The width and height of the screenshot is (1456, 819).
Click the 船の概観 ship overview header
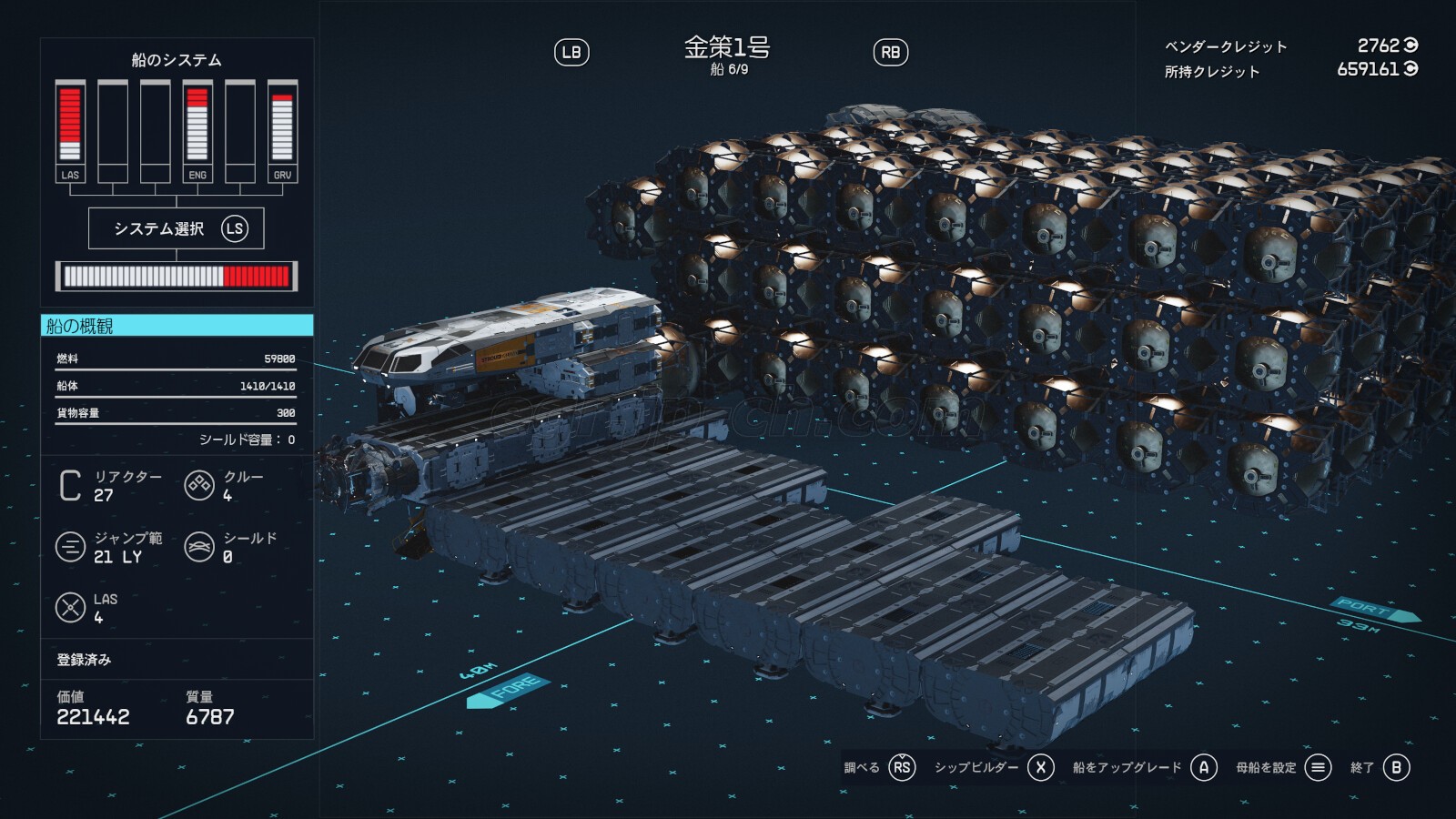[177, 326]
